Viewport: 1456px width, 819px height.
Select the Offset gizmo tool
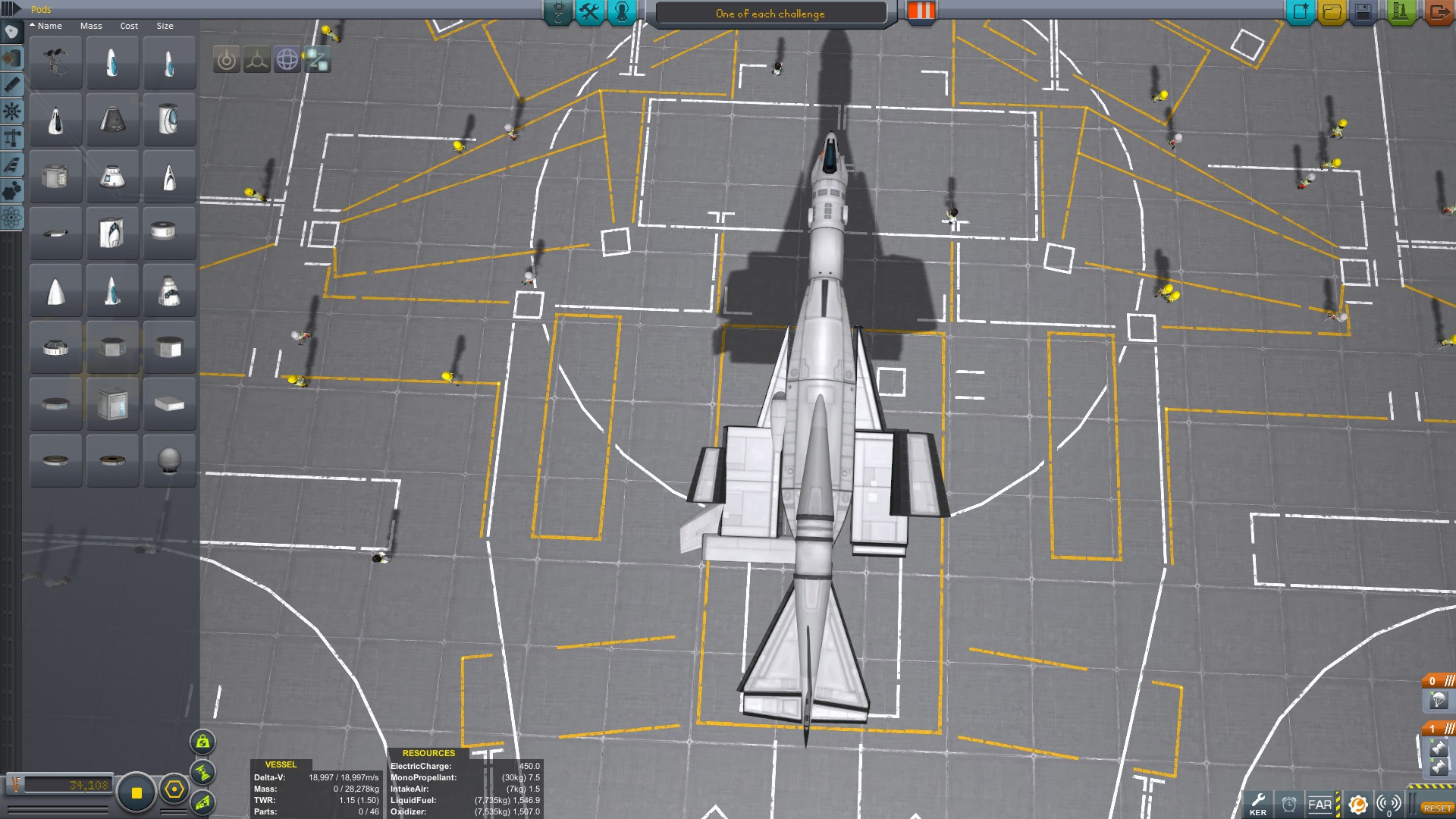click(x=257, y=59)
